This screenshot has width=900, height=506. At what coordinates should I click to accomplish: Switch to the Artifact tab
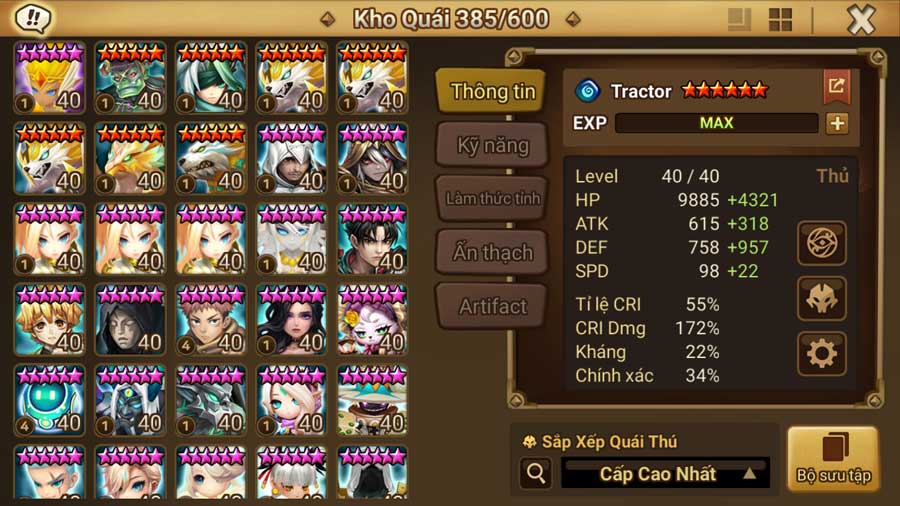(492, 306)
